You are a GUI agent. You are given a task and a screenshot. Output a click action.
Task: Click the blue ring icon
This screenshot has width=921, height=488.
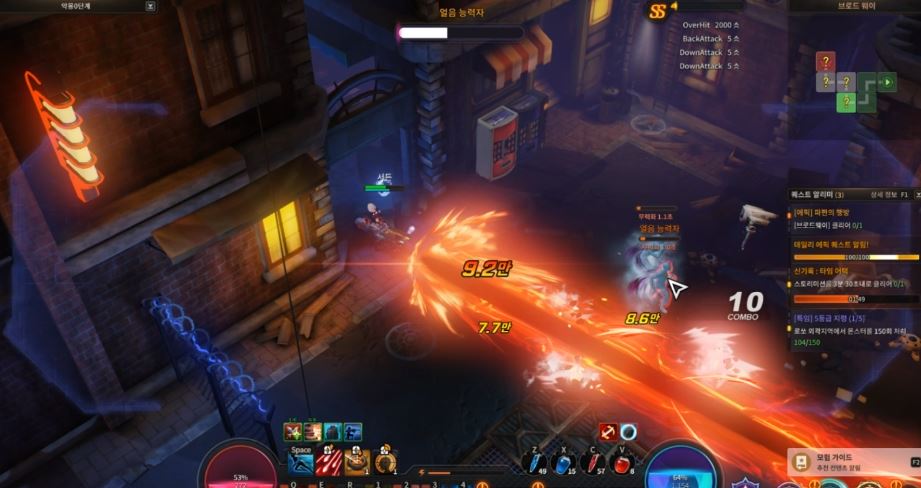629,431
